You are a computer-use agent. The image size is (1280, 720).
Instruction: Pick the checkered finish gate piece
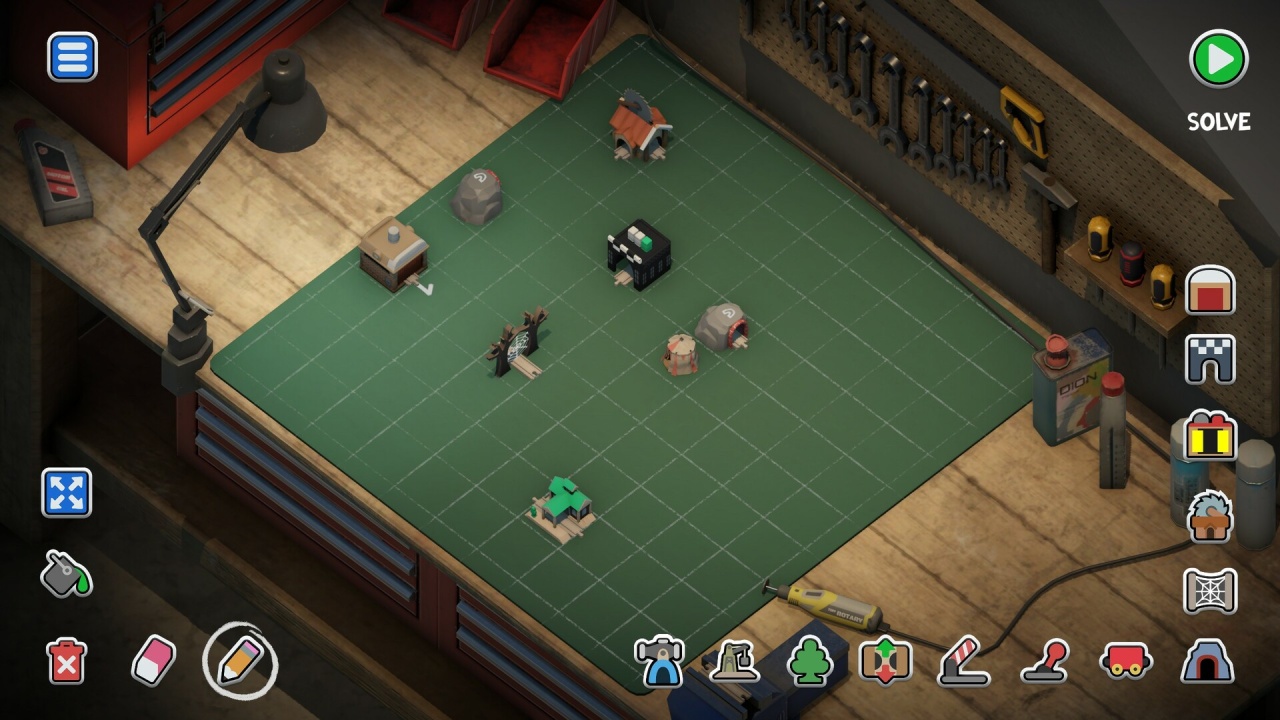click(x=1210, y=360)
